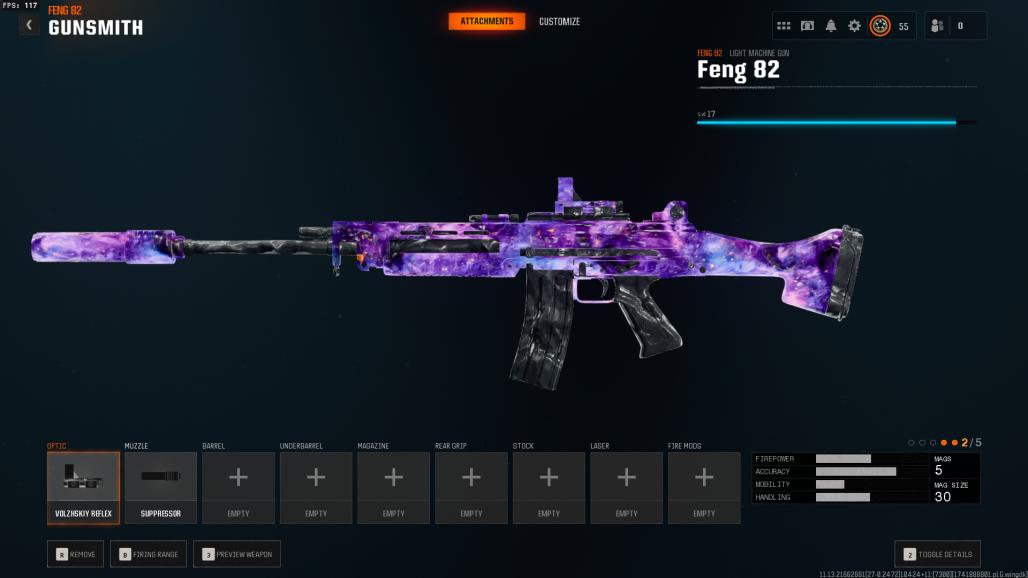
Task: Click the player rank emblem
Action: pyautogui.click(x=880, y=26)
